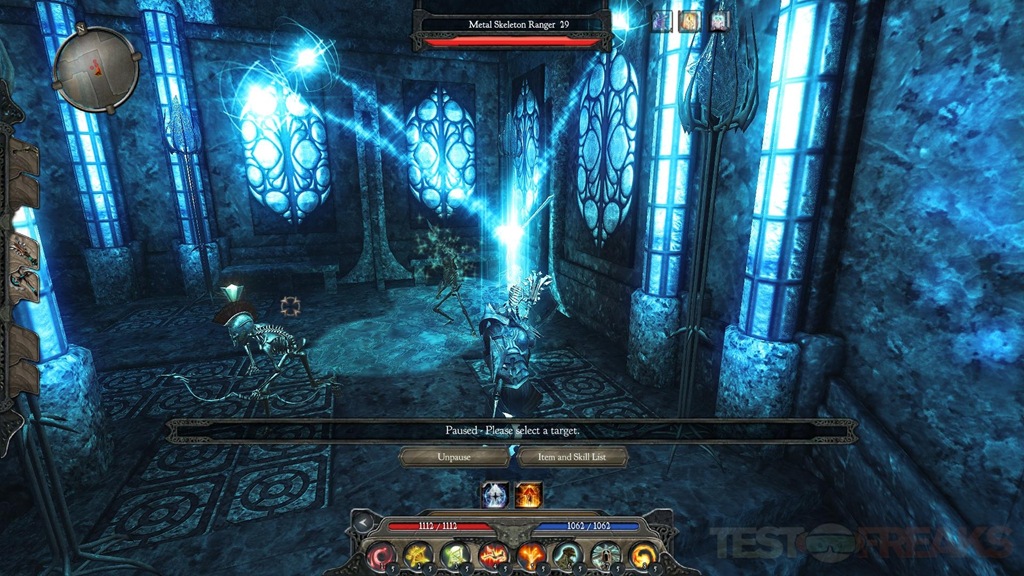Inspect the pale skull target status icon
This screenshot has width=1024, height=576.
coord(720,20)
